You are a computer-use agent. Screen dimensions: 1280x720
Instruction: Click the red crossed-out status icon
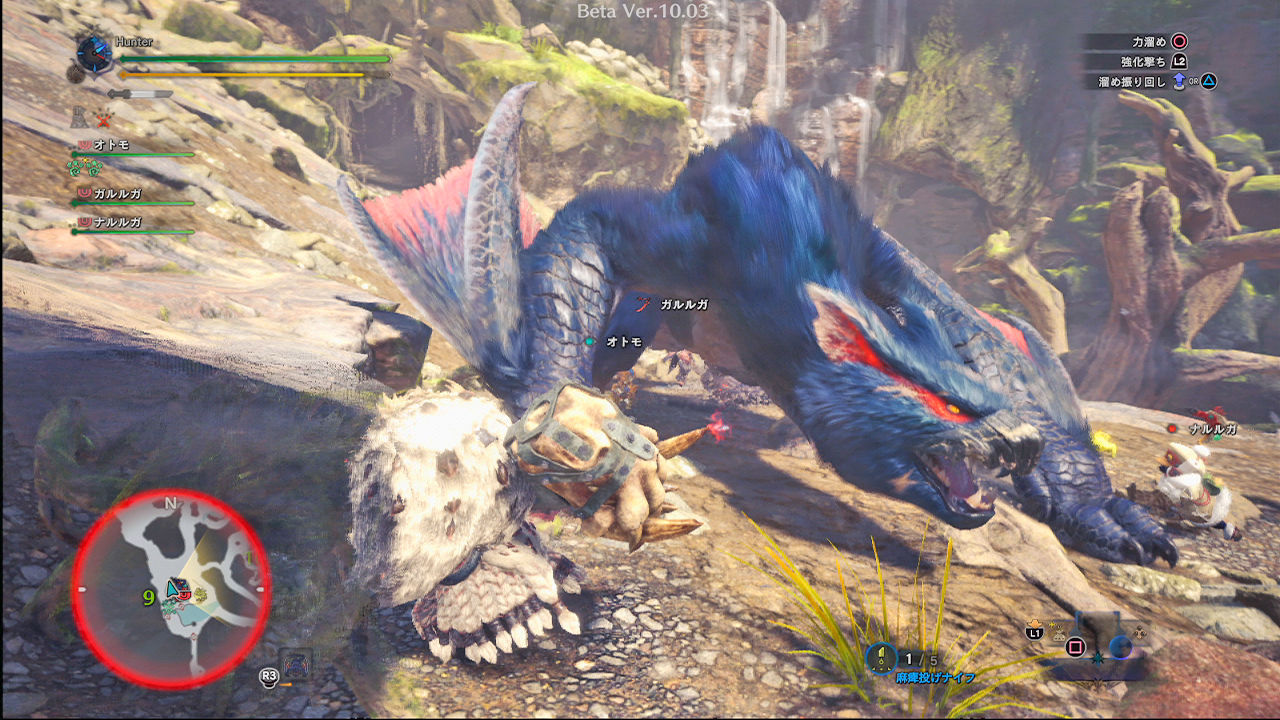pos(102,120)
